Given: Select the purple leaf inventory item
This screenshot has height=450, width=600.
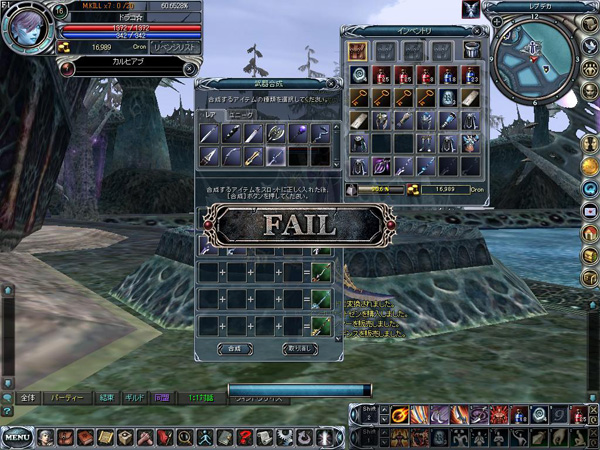Looking at the screenshot, I should tap(382, 164).
